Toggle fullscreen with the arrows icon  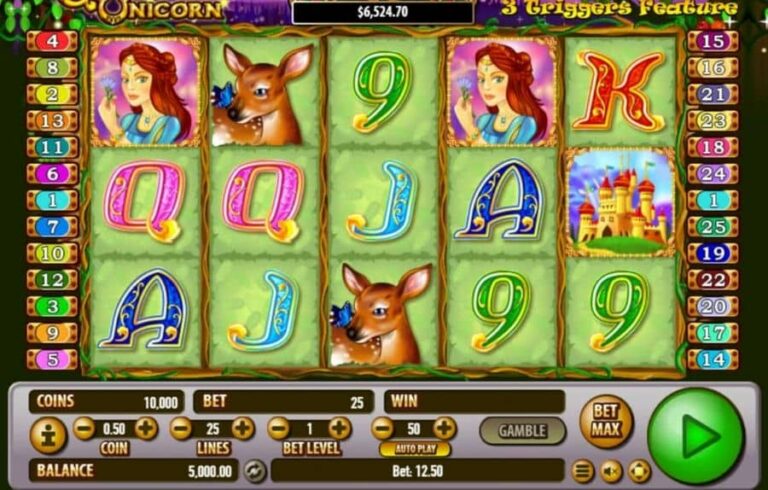(639, 470)
